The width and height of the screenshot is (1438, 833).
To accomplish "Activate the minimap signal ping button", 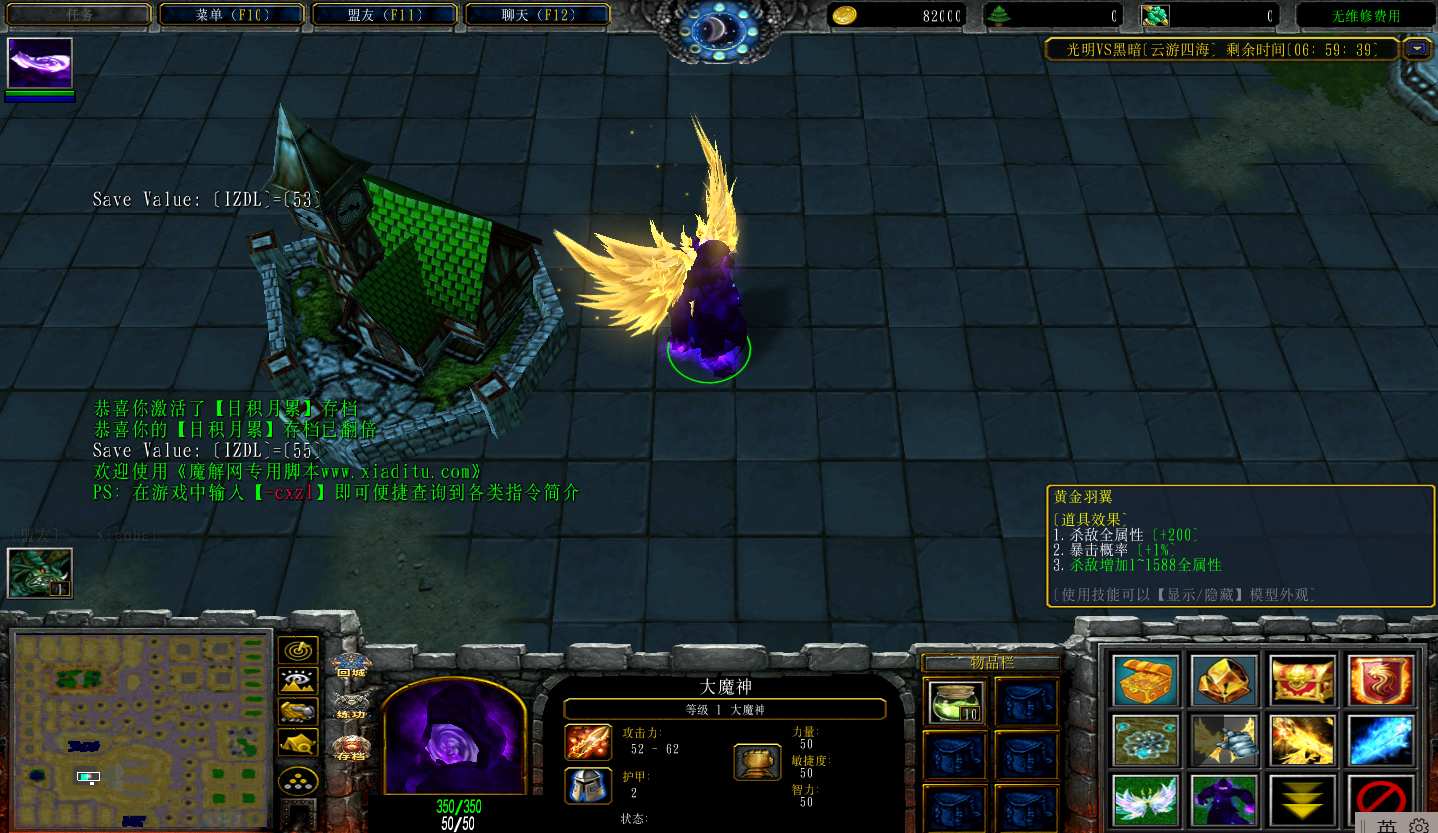I will (x=298, y=650).
